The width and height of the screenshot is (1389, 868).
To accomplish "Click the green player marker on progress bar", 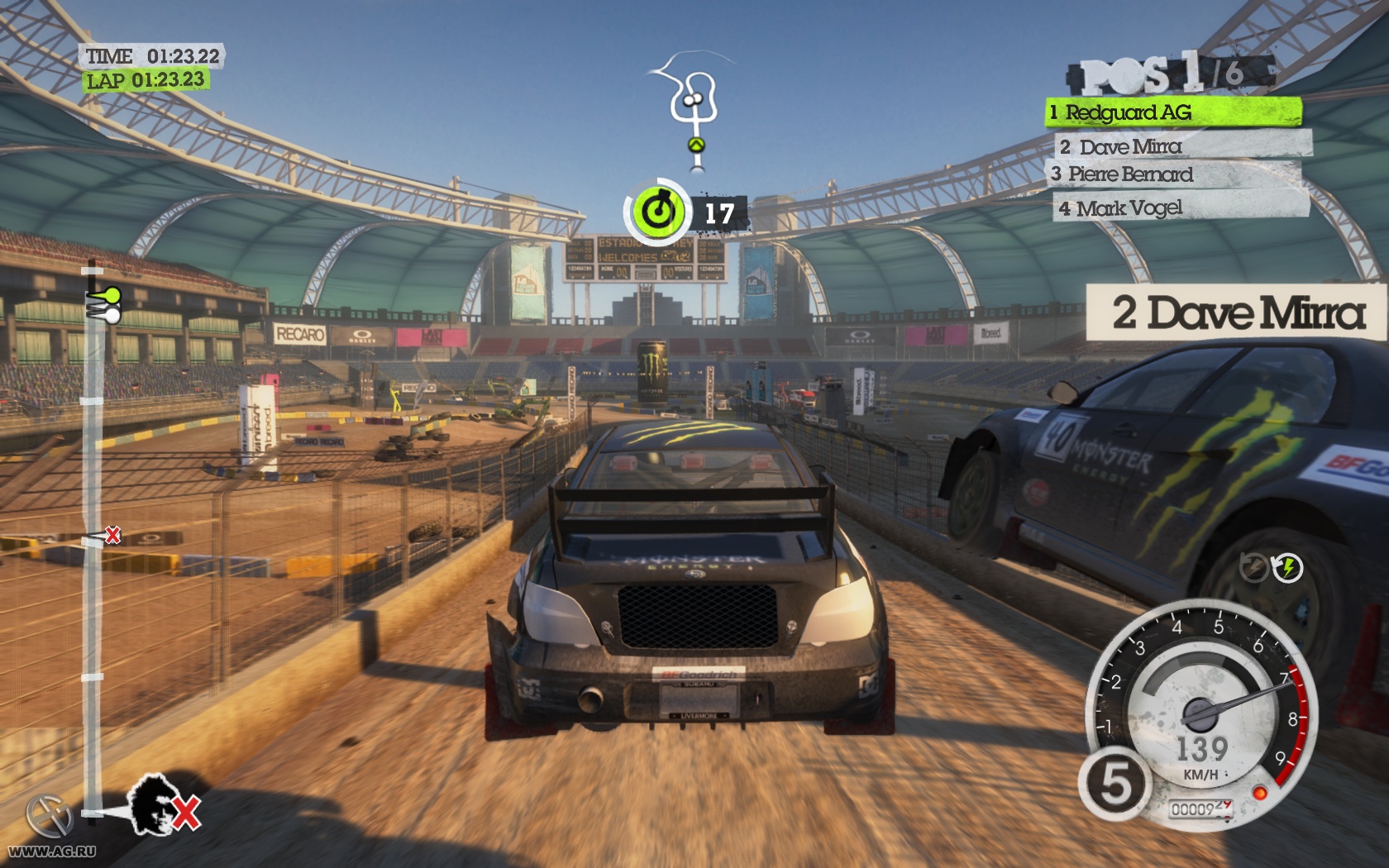I will 107,295.
